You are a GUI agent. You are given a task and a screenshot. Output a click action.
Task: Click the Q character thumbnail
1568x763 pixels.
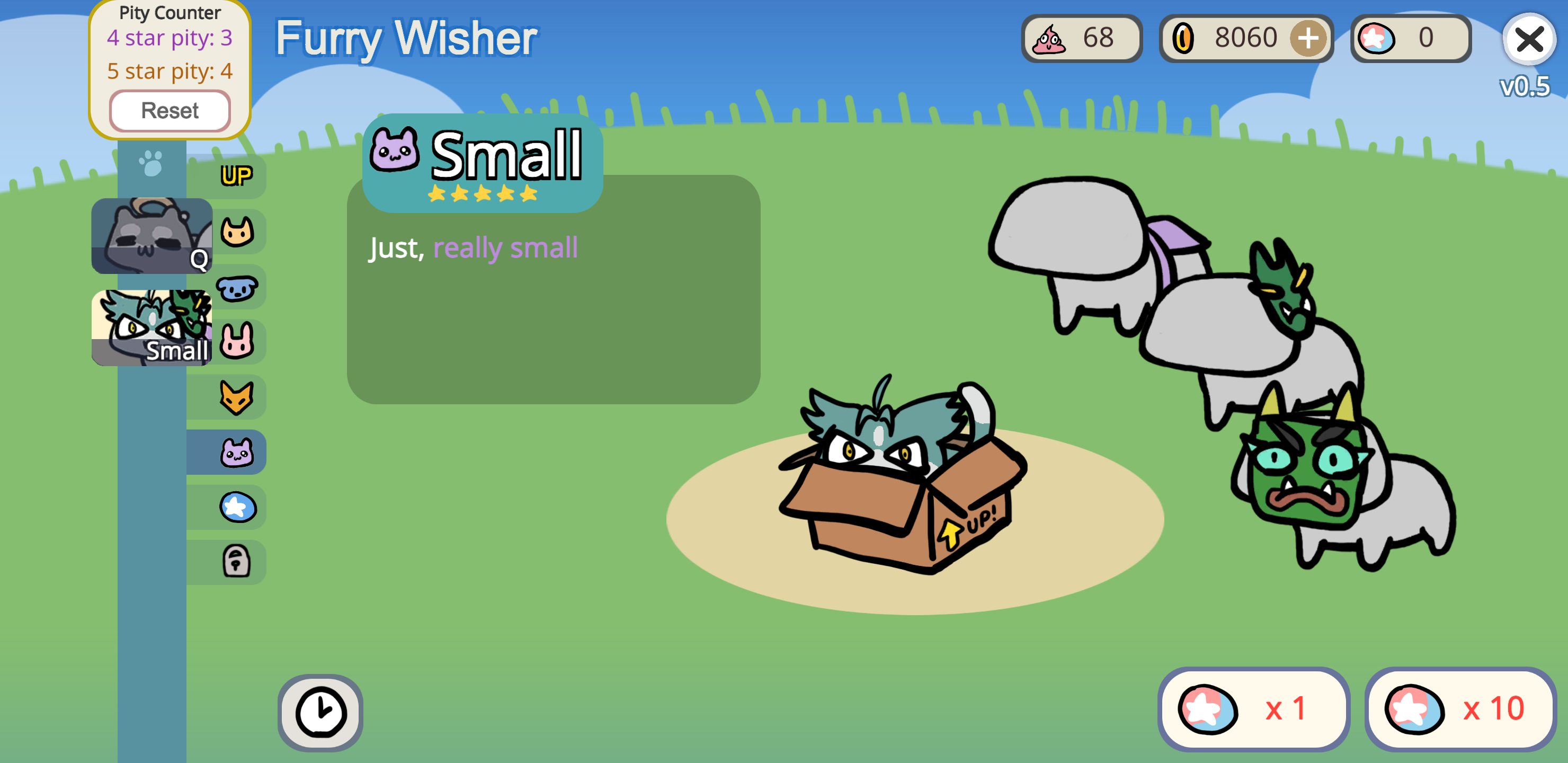click(x=152, y=236)
